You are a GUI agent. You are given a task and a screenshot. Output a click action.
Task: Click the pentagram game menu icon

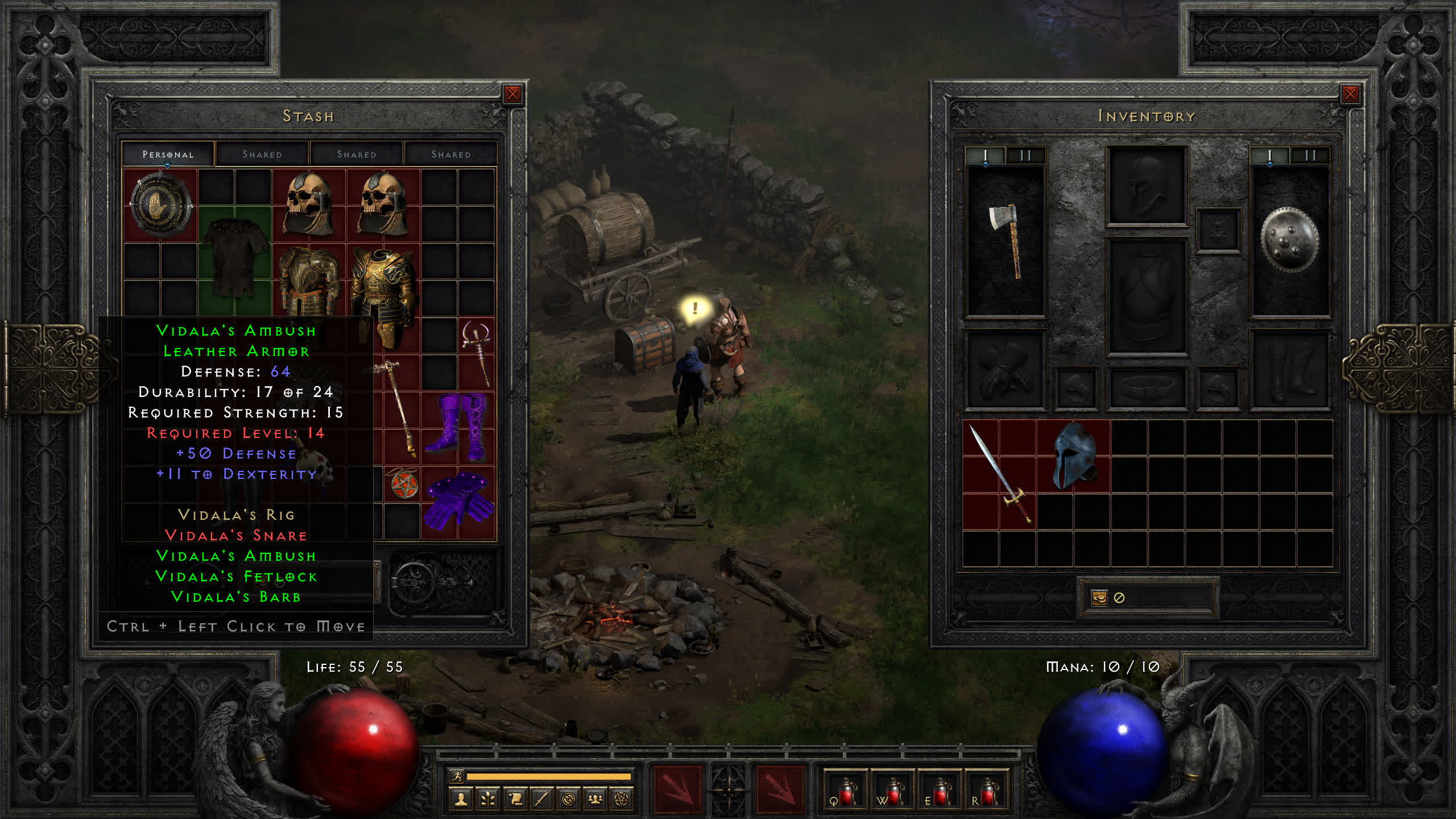click(622, 800)
